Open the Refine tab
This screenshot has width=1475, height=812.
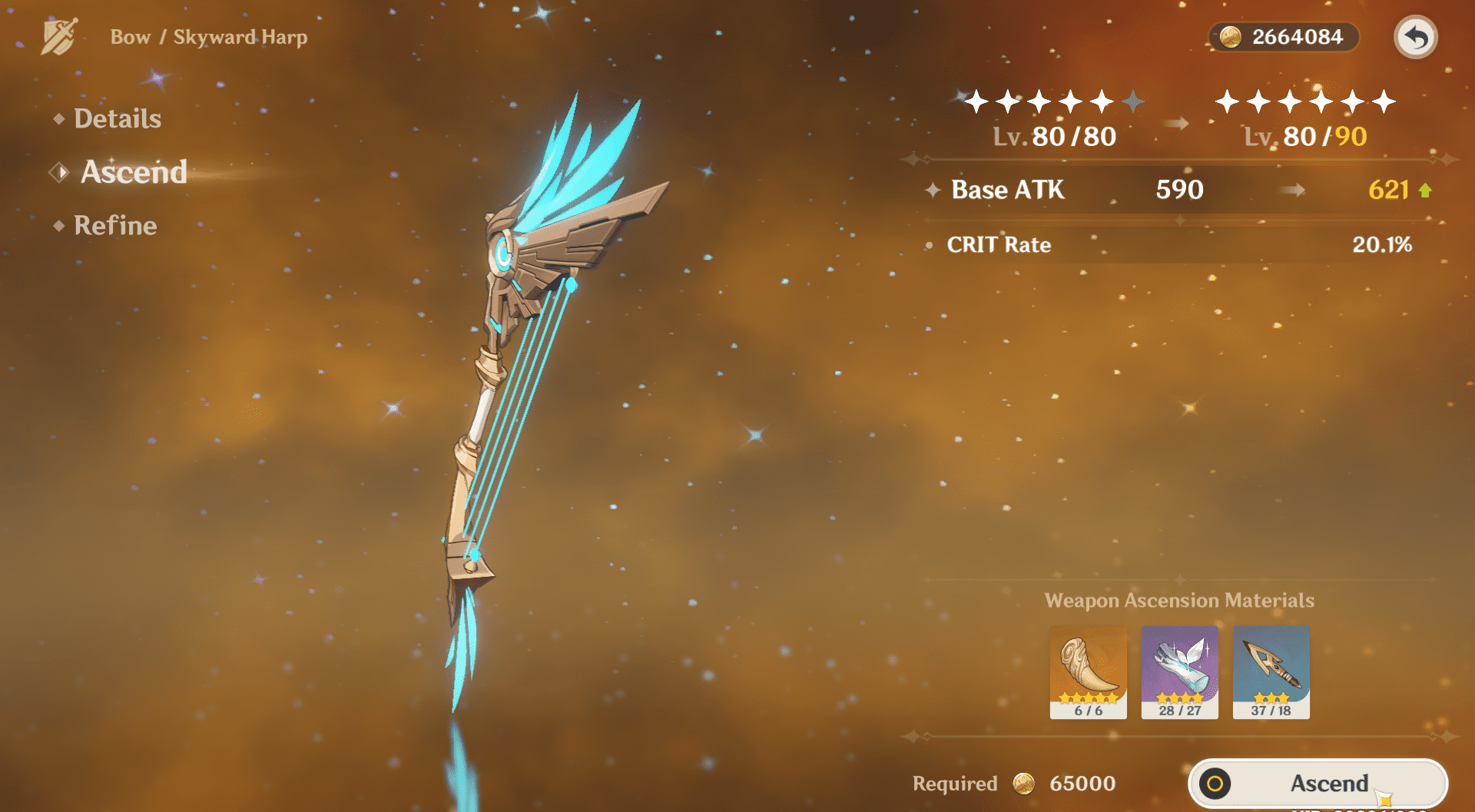point(114,226)
